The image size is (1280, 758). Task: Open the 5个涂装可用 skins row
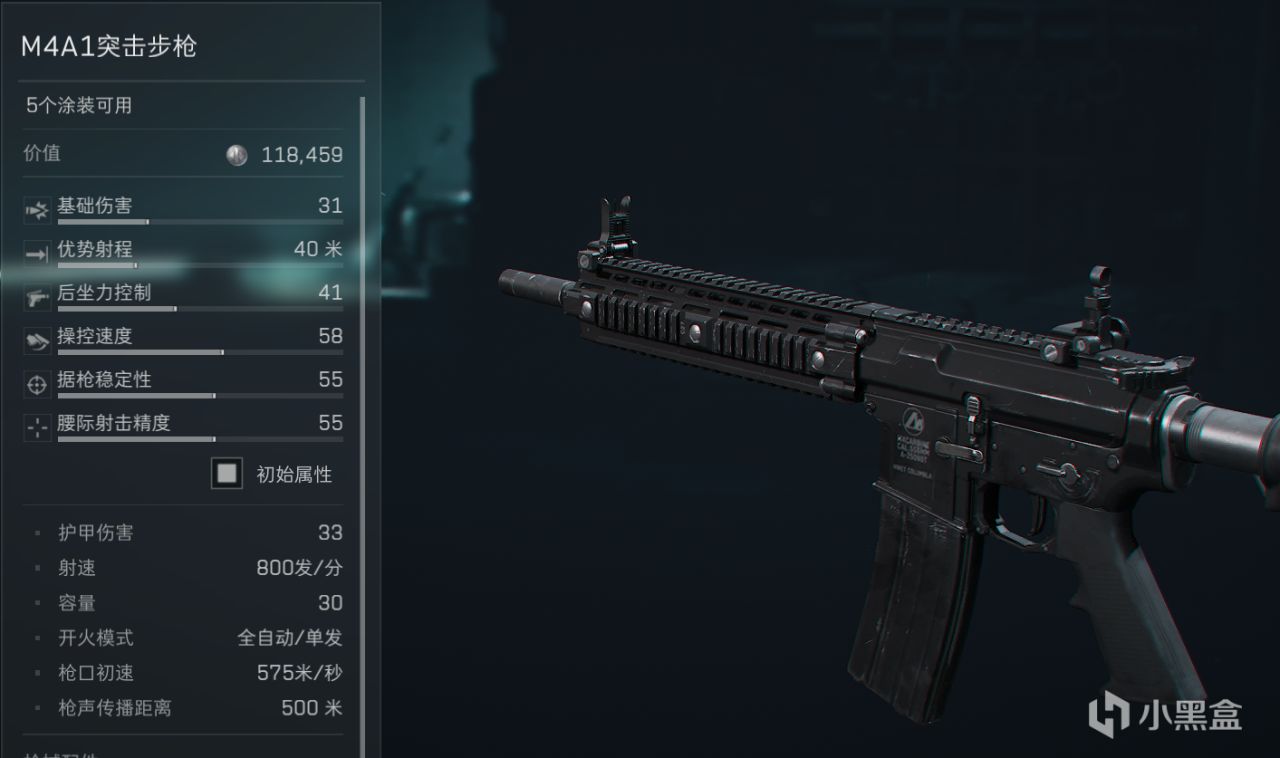click(183, 105)
